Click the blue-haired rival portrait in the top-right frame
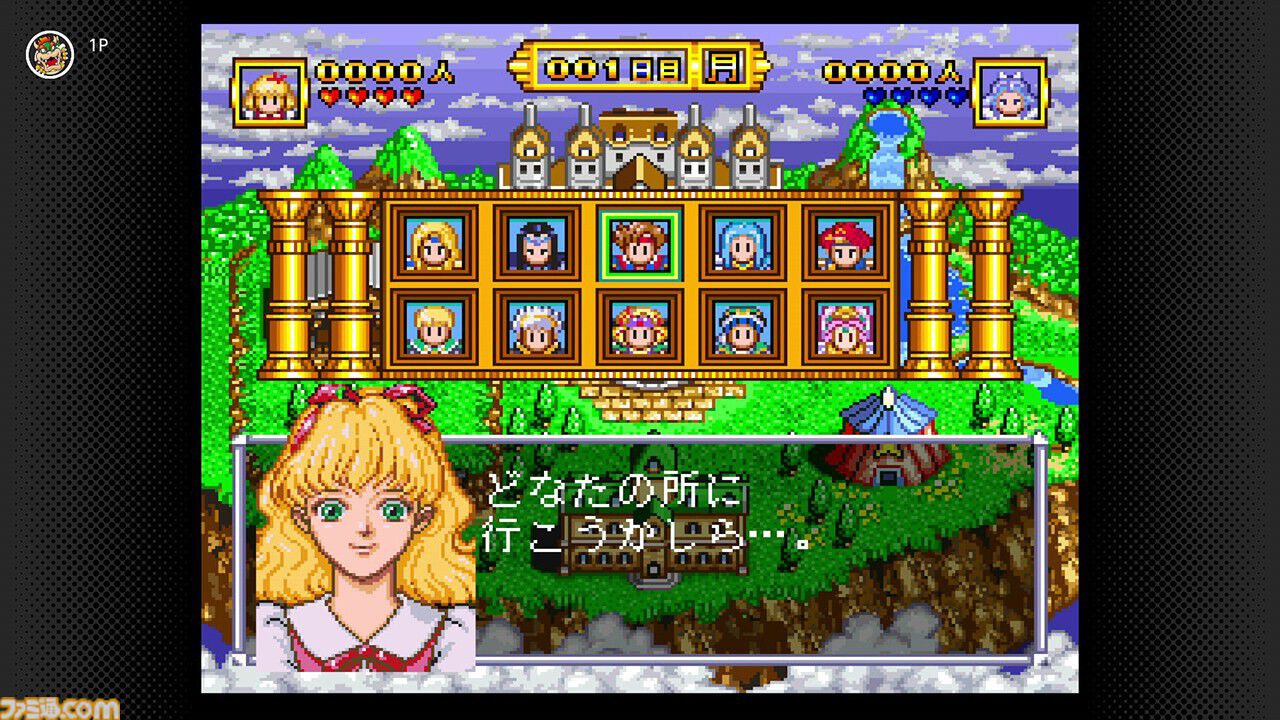1280x720 pixels. point(1011,90)
